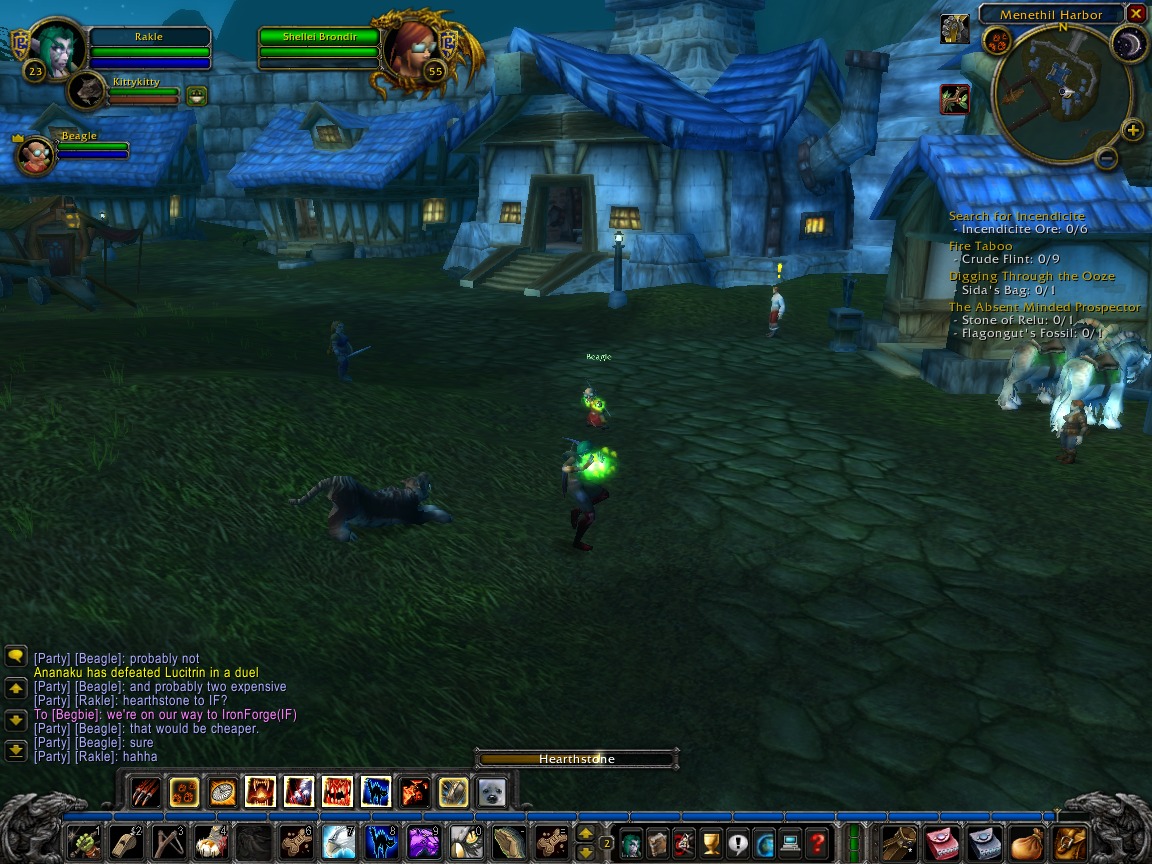Image resolution: width=1152 pixels, height=864 pixels.
Task: Select Rakle's player portrait
Action: [58, 47]
